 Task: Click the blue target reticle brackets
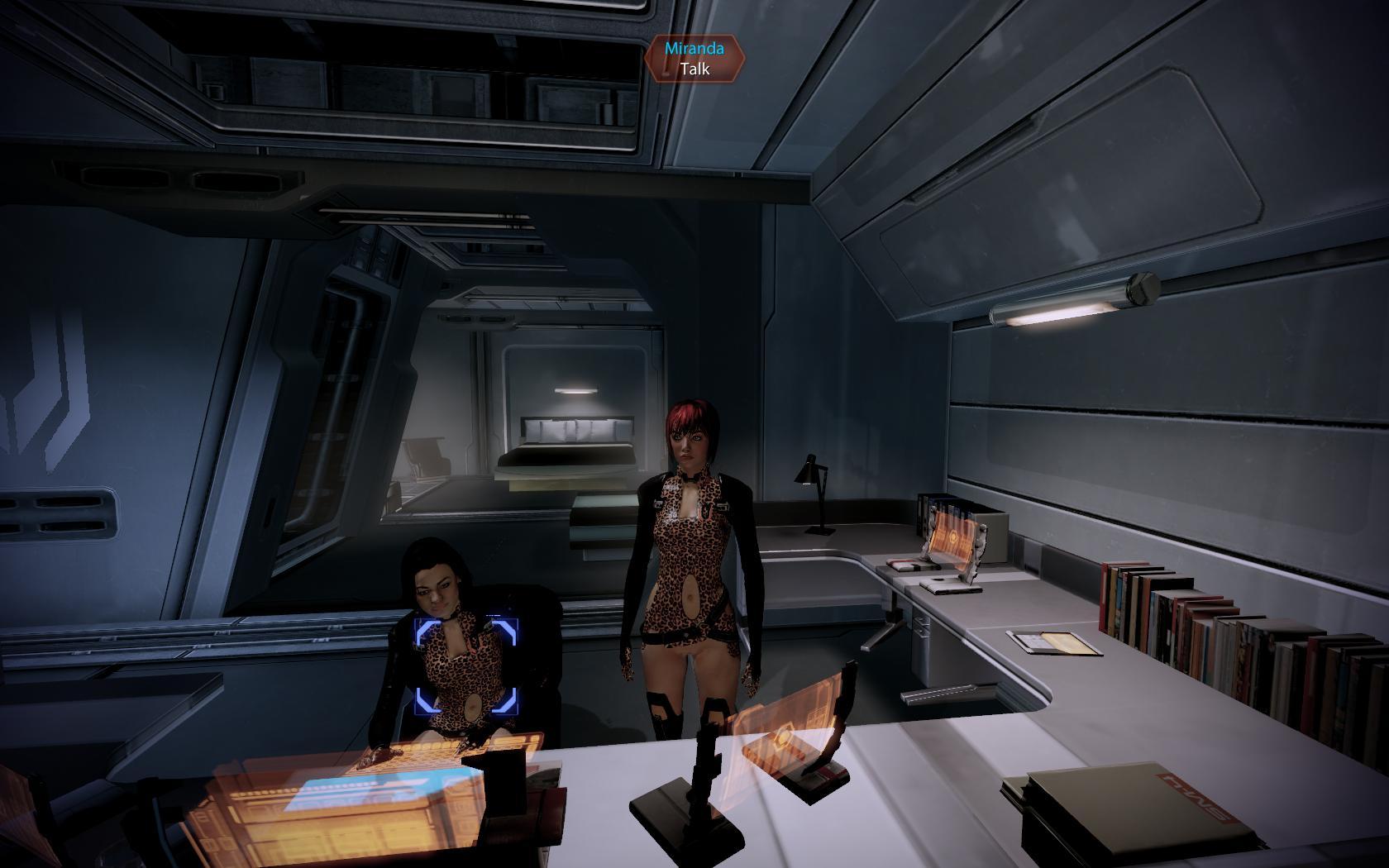click(465, 665)
